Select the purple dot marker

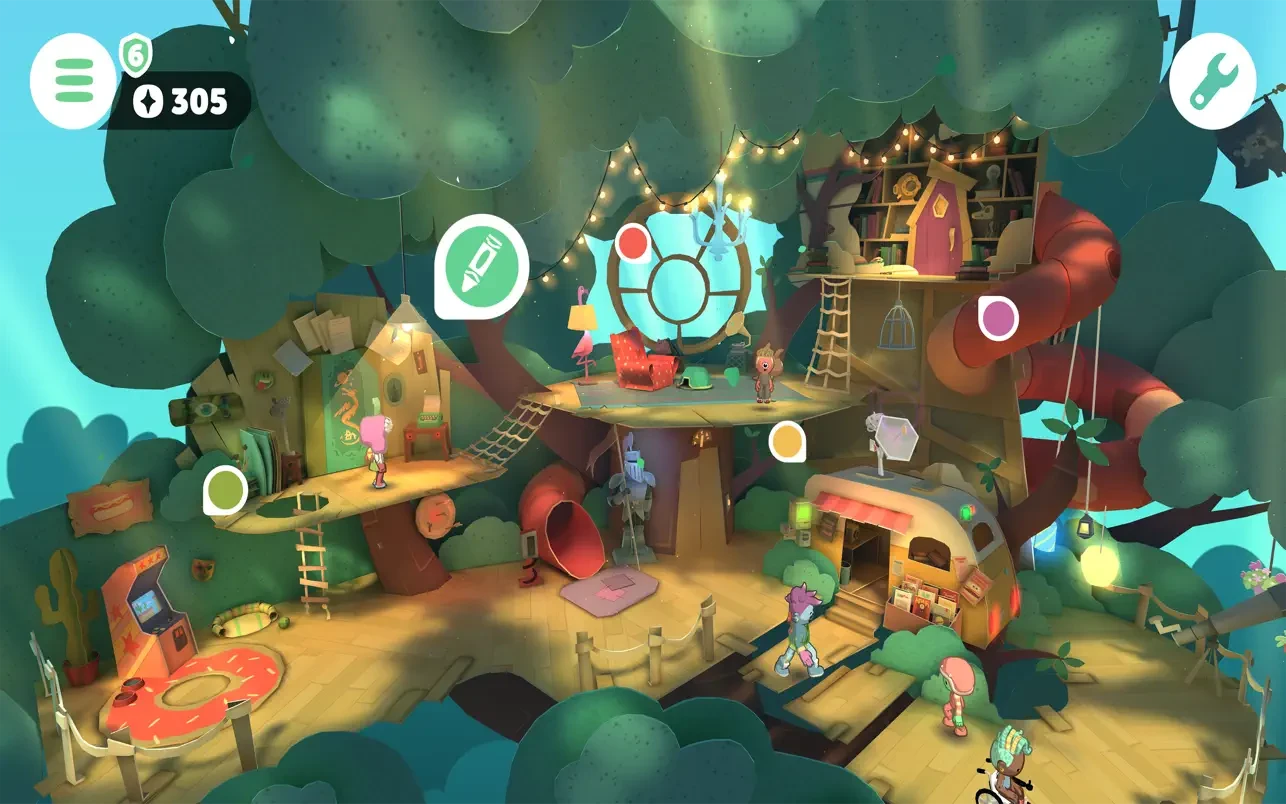(997, 318)
